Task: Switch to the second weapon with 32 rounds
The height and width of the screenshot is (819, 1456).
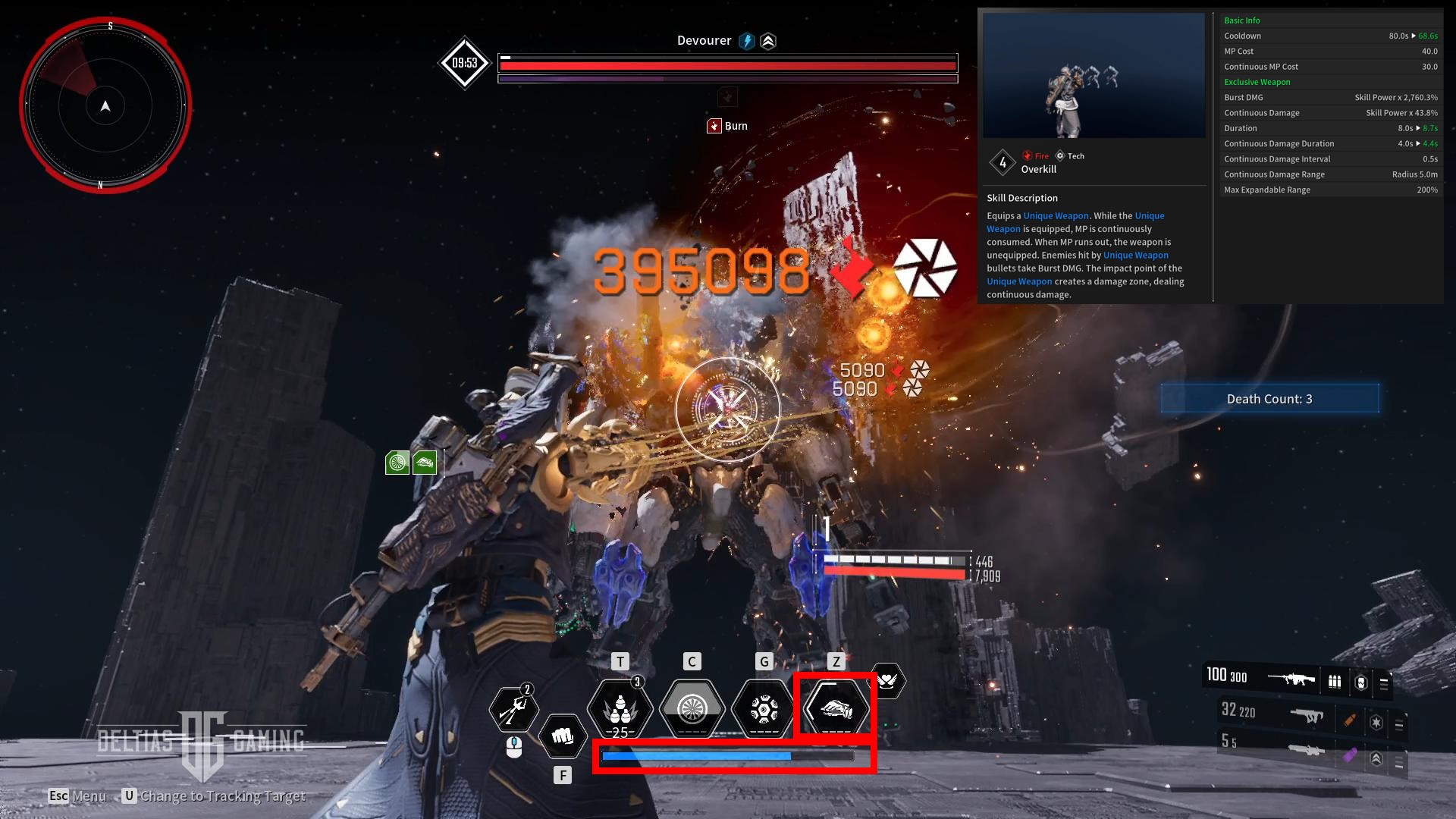Action: [x=1306, y=714]
